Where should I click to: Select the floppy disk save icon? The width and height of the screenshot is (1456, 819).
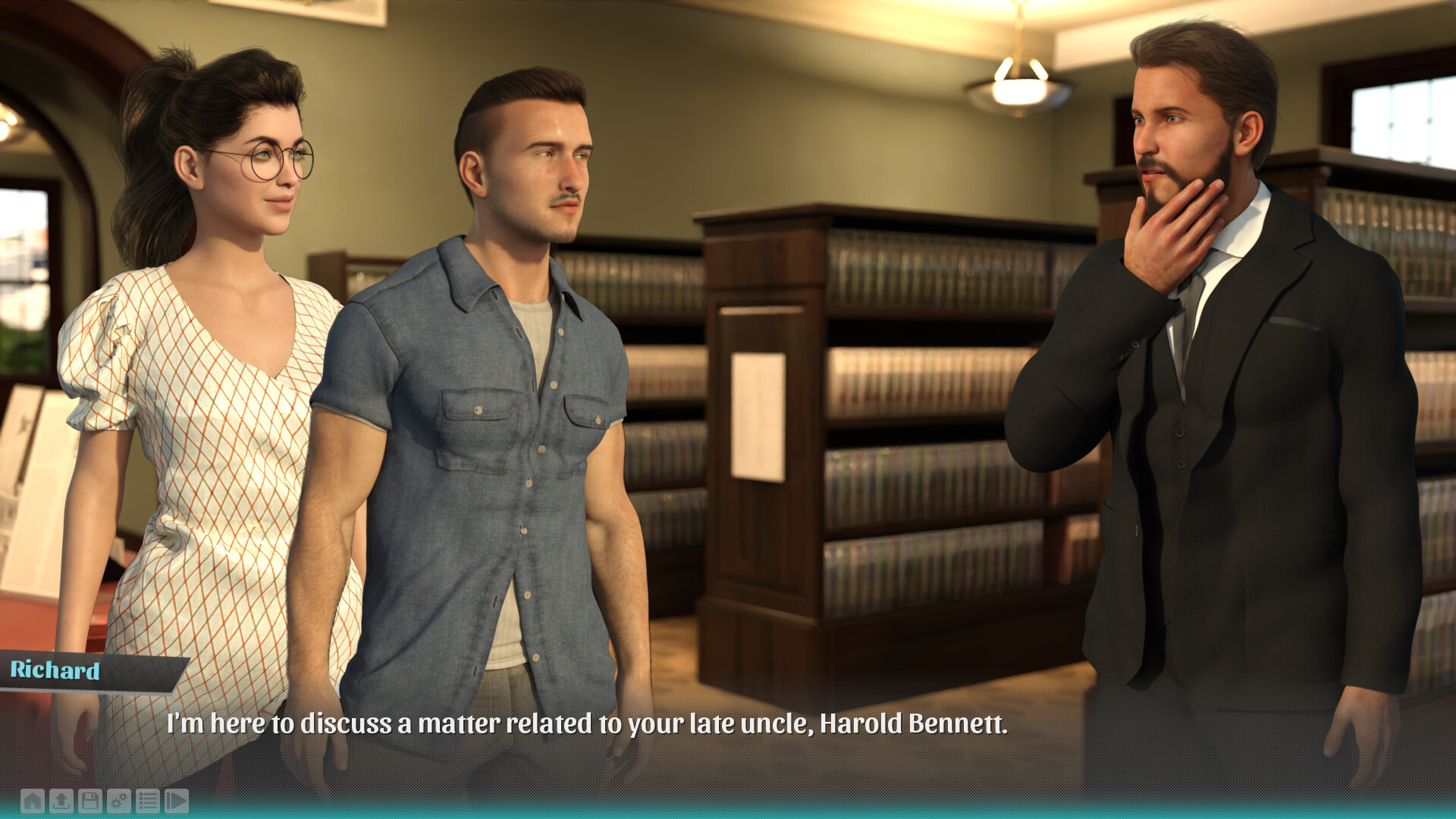(x=90, y=801)
